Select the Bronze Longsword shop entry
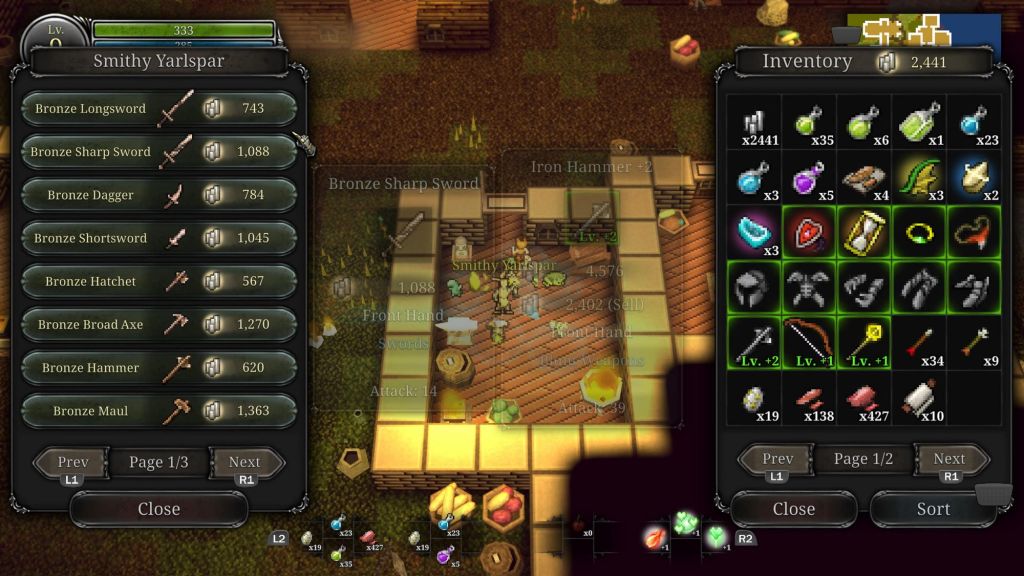 click(159, 109)
